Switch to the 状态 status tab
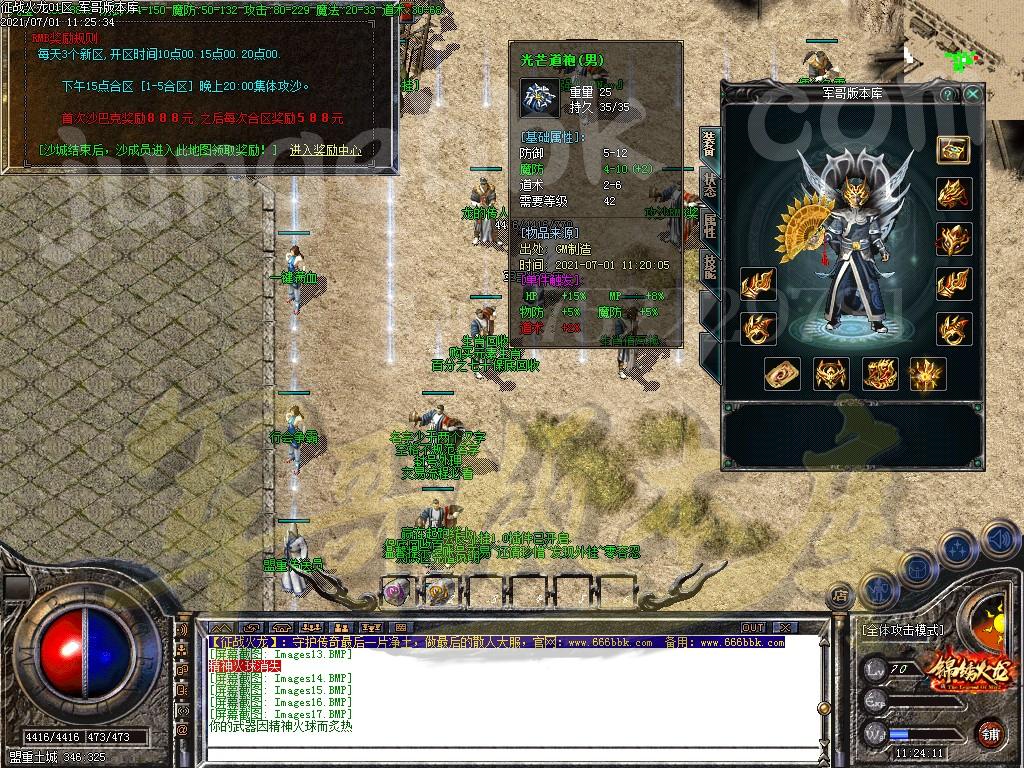The image size is (1024, 768). coord(709,187)
